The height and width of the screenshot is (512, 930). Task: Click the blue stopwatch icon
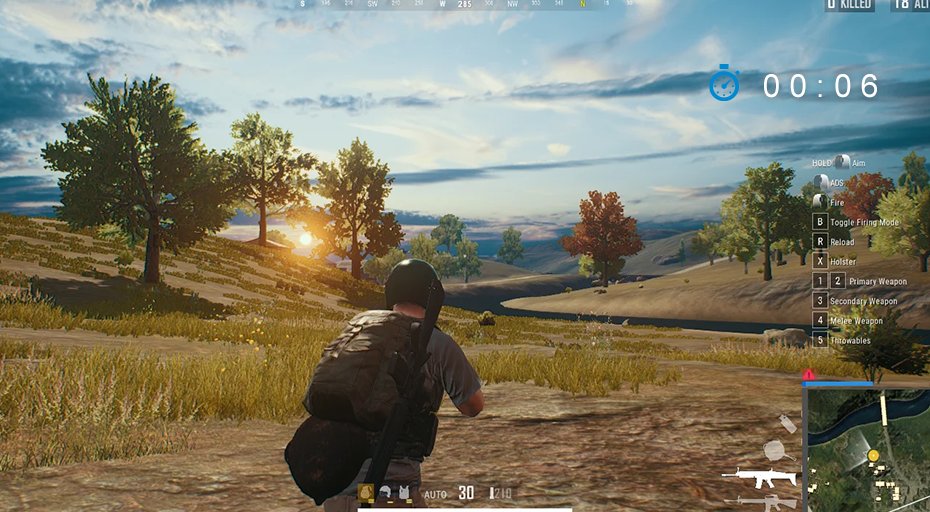pos(724,84)
